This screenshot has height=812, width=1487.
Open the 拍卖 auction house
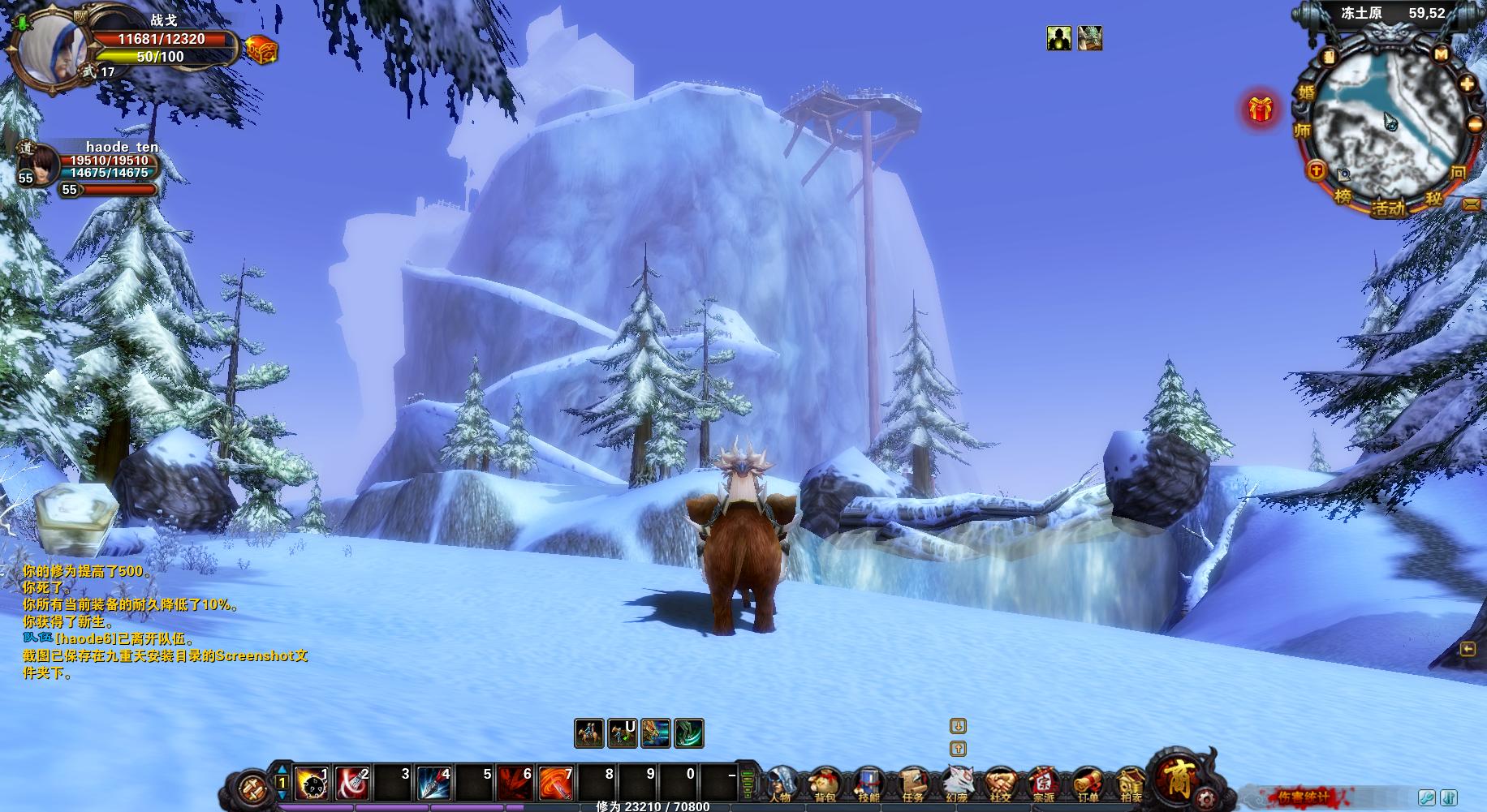pyautogui.click(x=1131, y=784)
